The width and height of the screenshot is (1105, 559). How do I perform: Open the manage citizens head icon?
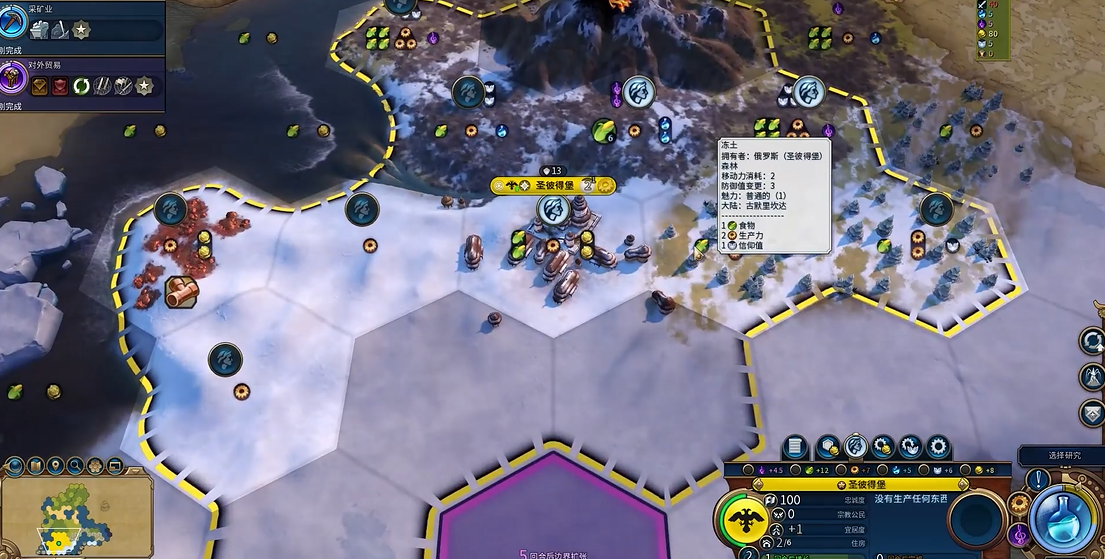coord(855,447)
